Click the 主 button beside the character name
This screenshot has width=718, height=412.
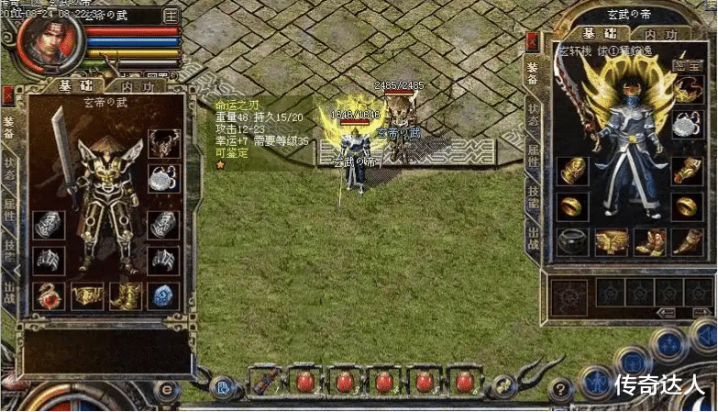click(171, 16)
